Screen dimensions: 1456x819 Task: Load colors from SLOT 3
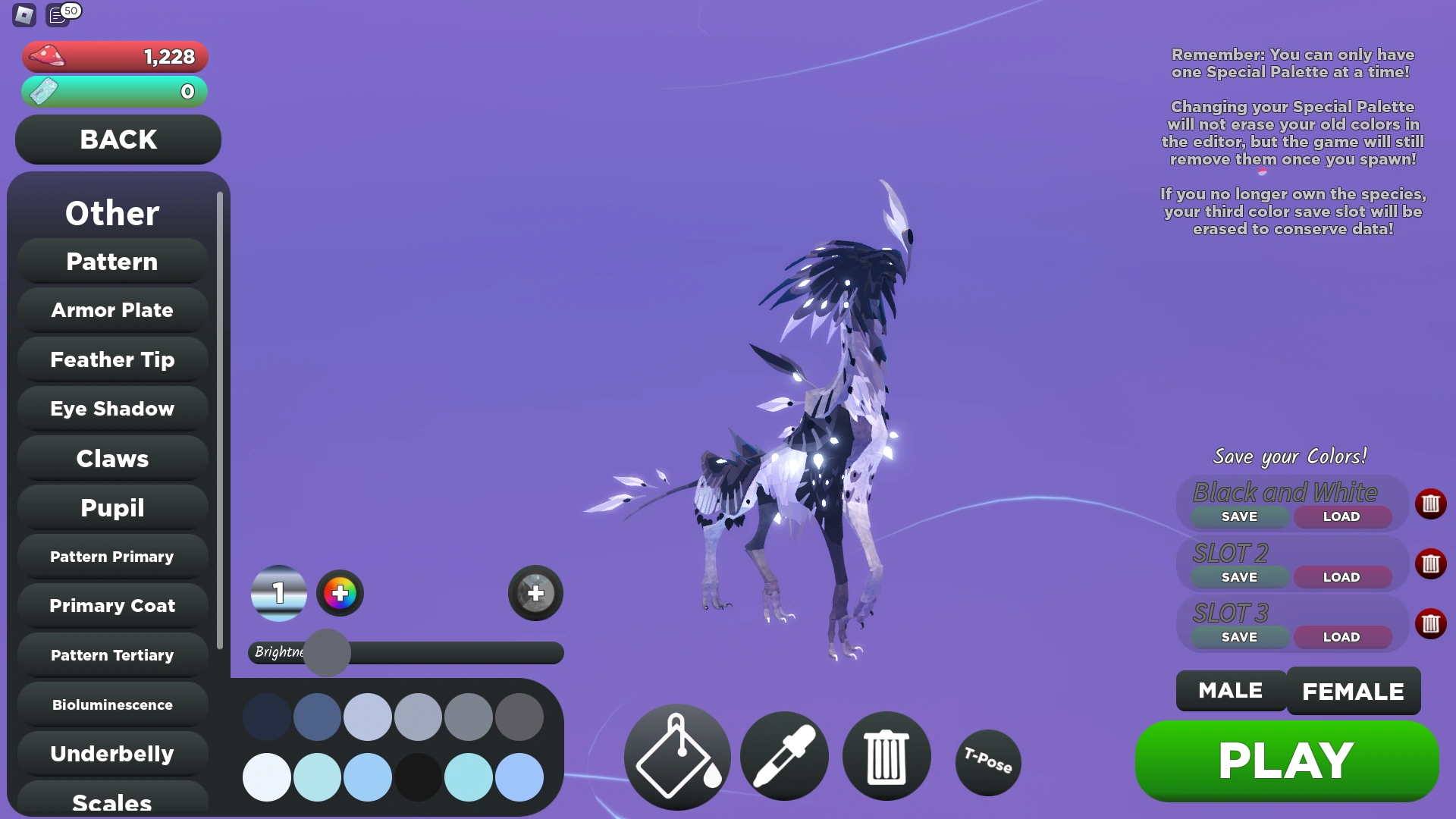pos(1341,637)
